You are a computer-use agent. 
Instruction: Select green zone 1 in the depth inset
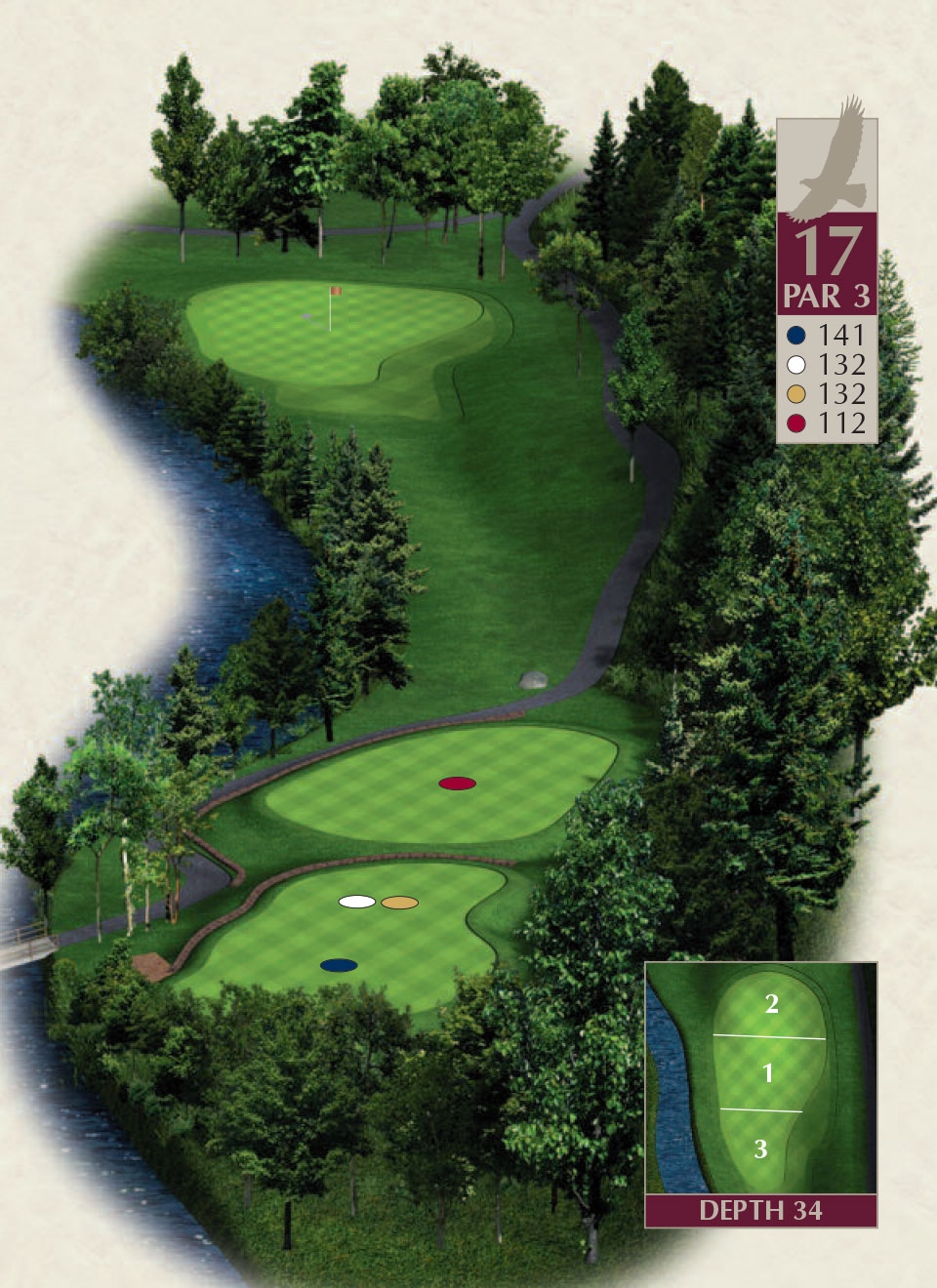(x=767, y=1073)
